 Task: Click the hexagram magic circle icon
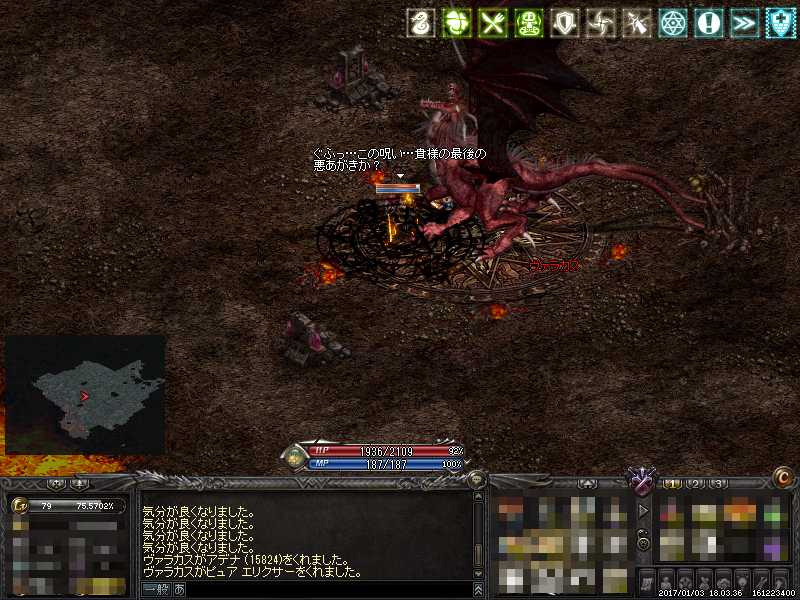673,22
